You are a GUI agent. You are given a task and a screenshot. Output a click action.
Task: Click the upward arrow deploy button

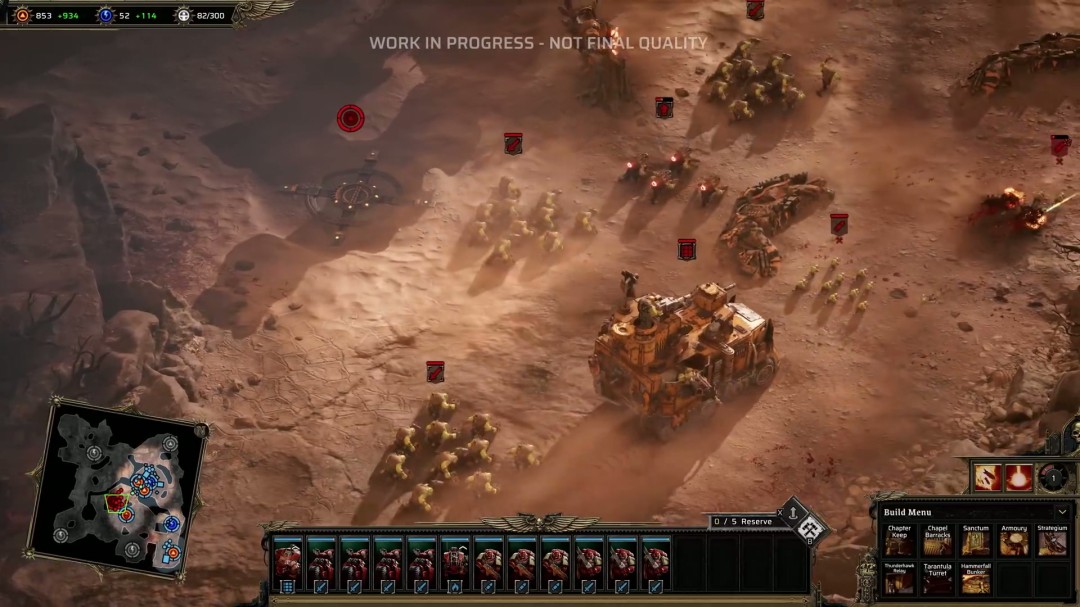click(x=792, y=514)
